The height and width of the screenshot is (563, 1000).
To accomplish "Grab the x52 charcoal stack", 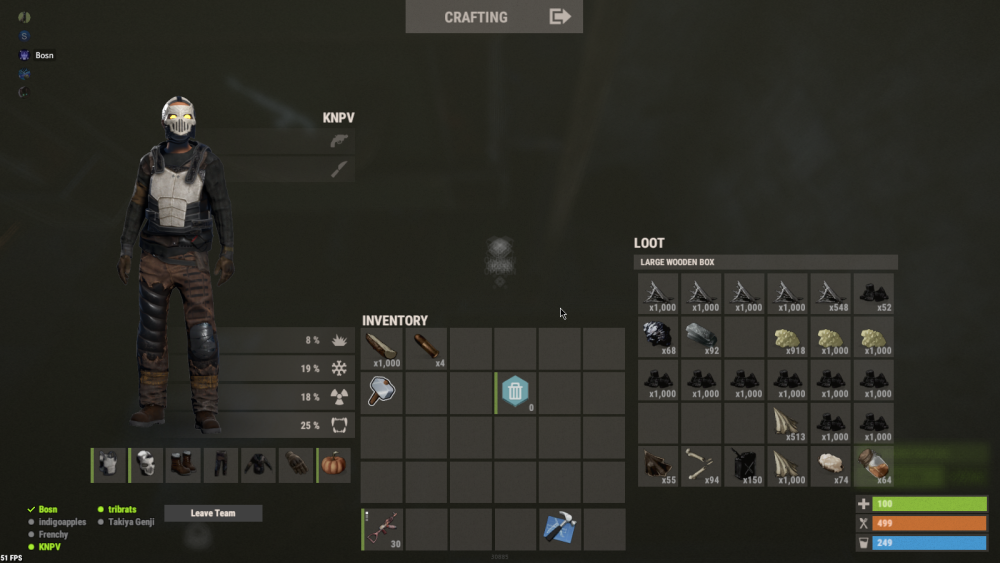I will click(x=874, y=294).
